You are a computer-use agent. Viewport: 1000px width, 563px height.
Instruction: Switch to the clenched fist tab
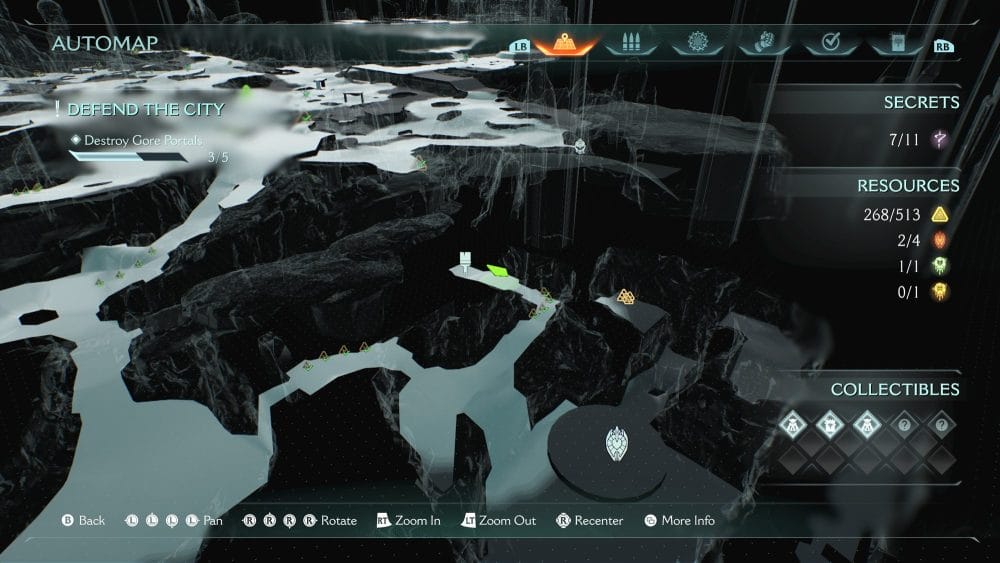[x=763, y=44]
